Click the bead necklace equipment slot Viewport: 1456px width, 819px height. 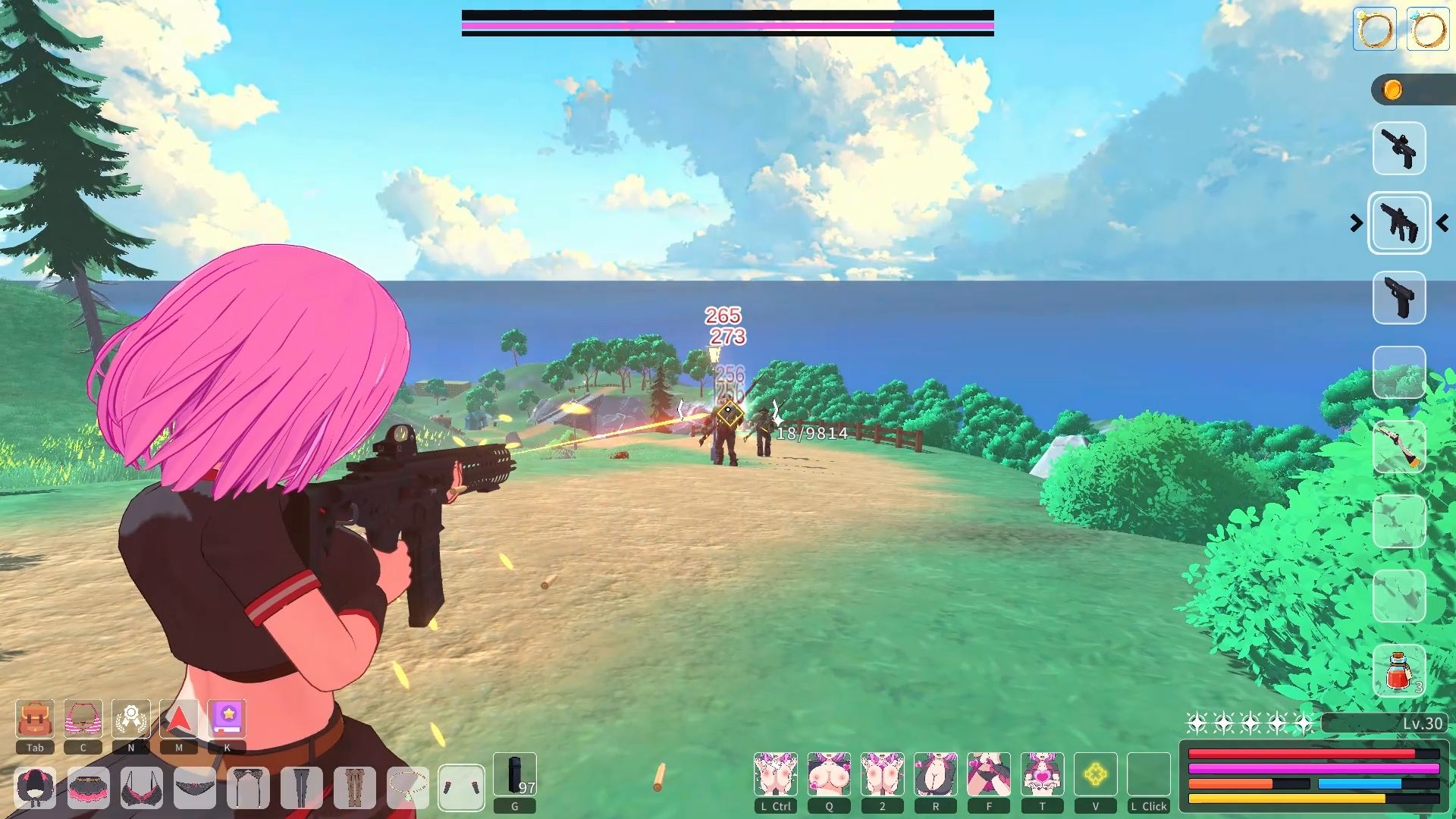[408, 787]
